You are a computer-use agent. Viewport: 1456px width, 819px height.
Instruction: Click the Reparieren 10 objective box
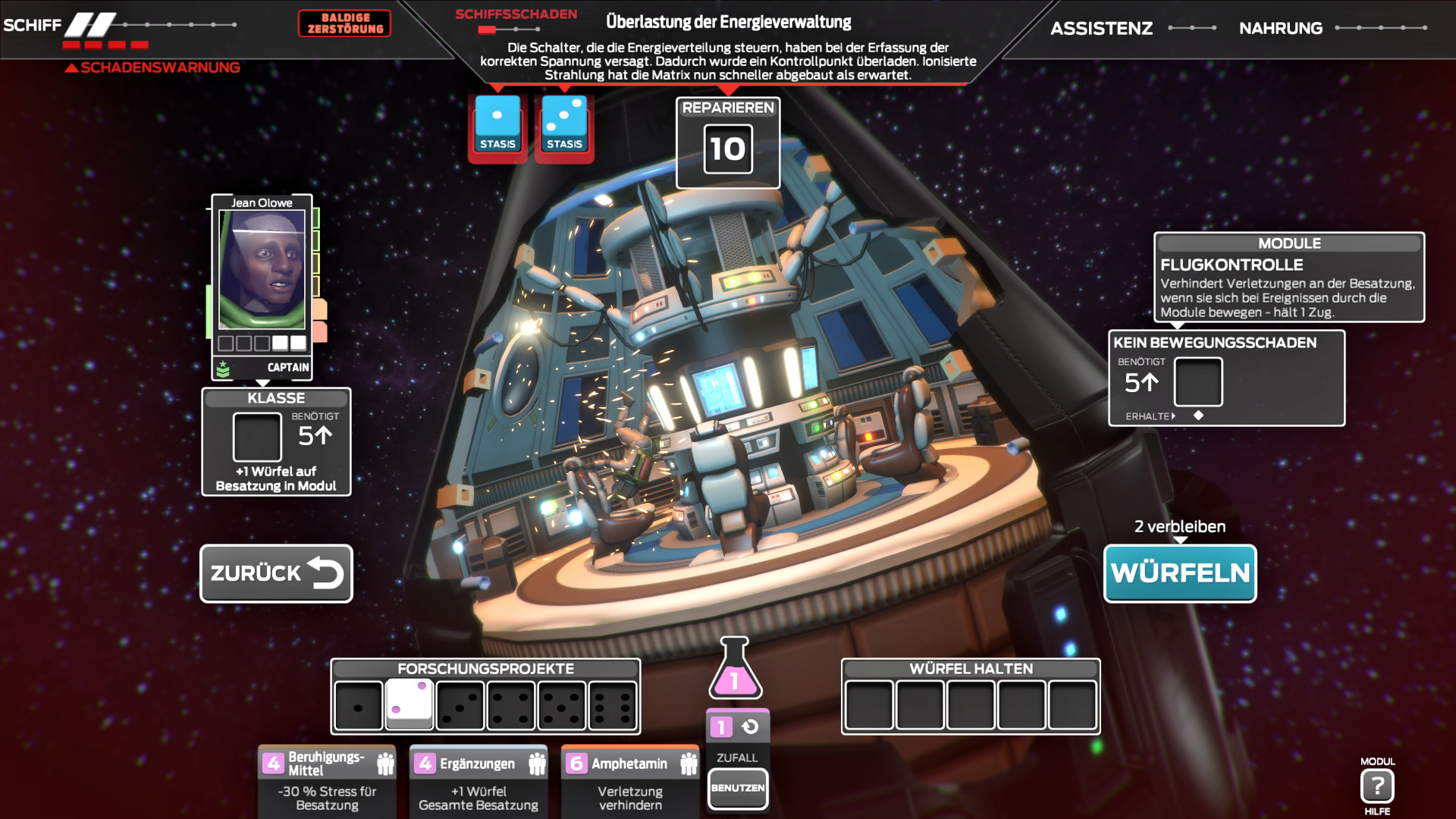point(728,143)
